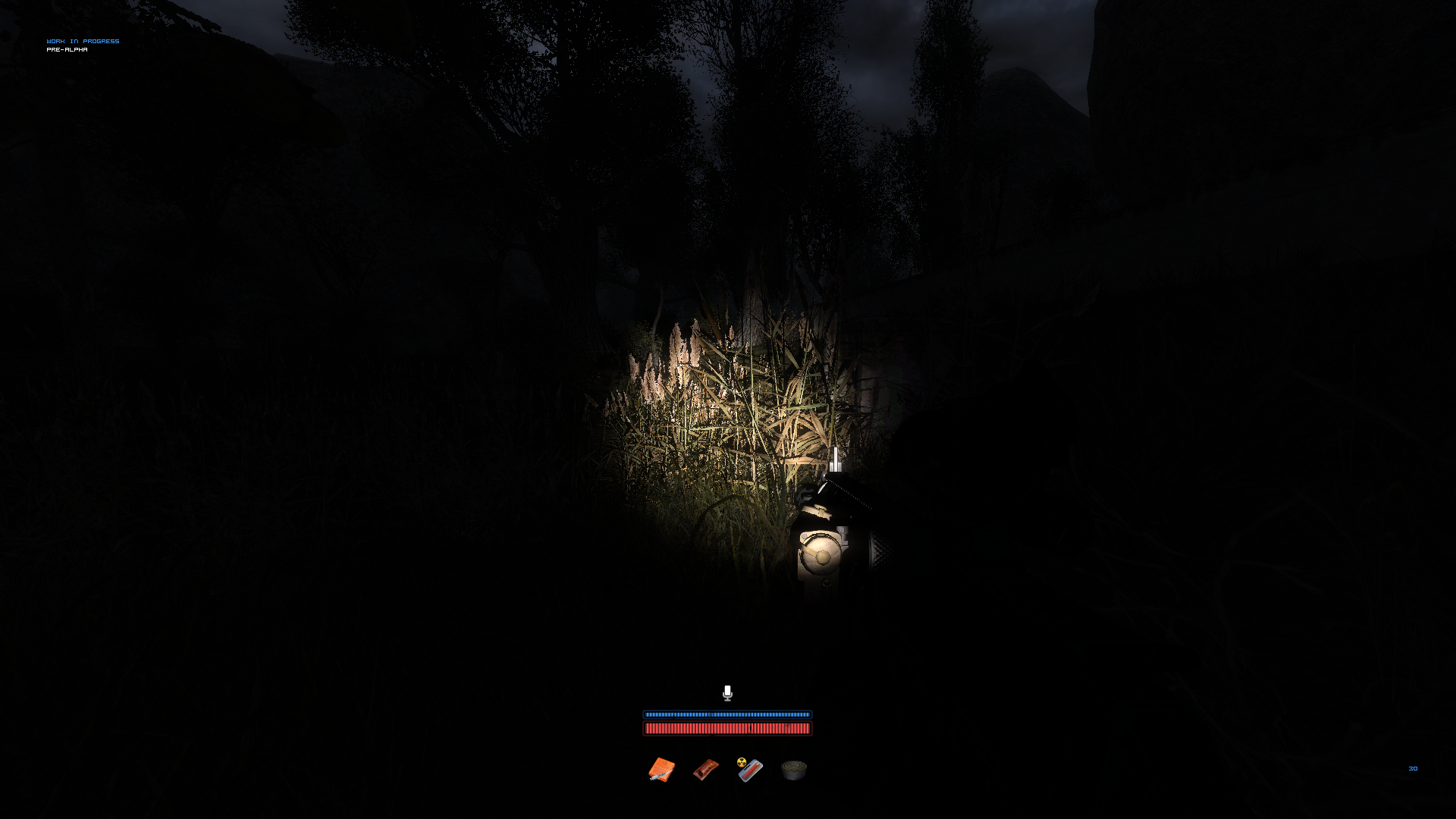Mute the voice transmission indicator
Viewport: 1456px width, 819px height.
point(727,694)
